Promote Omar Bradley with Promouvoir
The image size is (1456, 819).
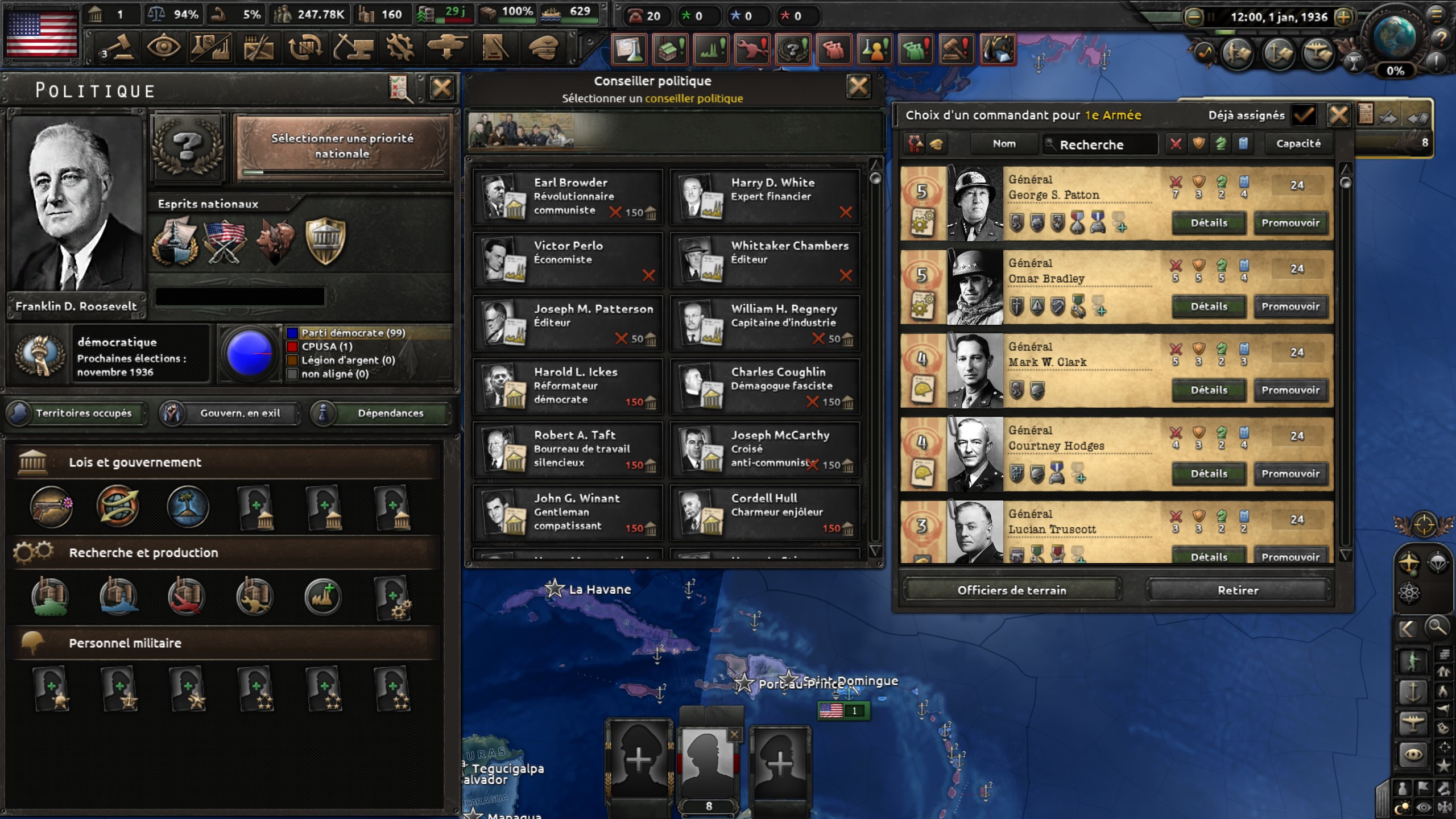point(1290,307)
